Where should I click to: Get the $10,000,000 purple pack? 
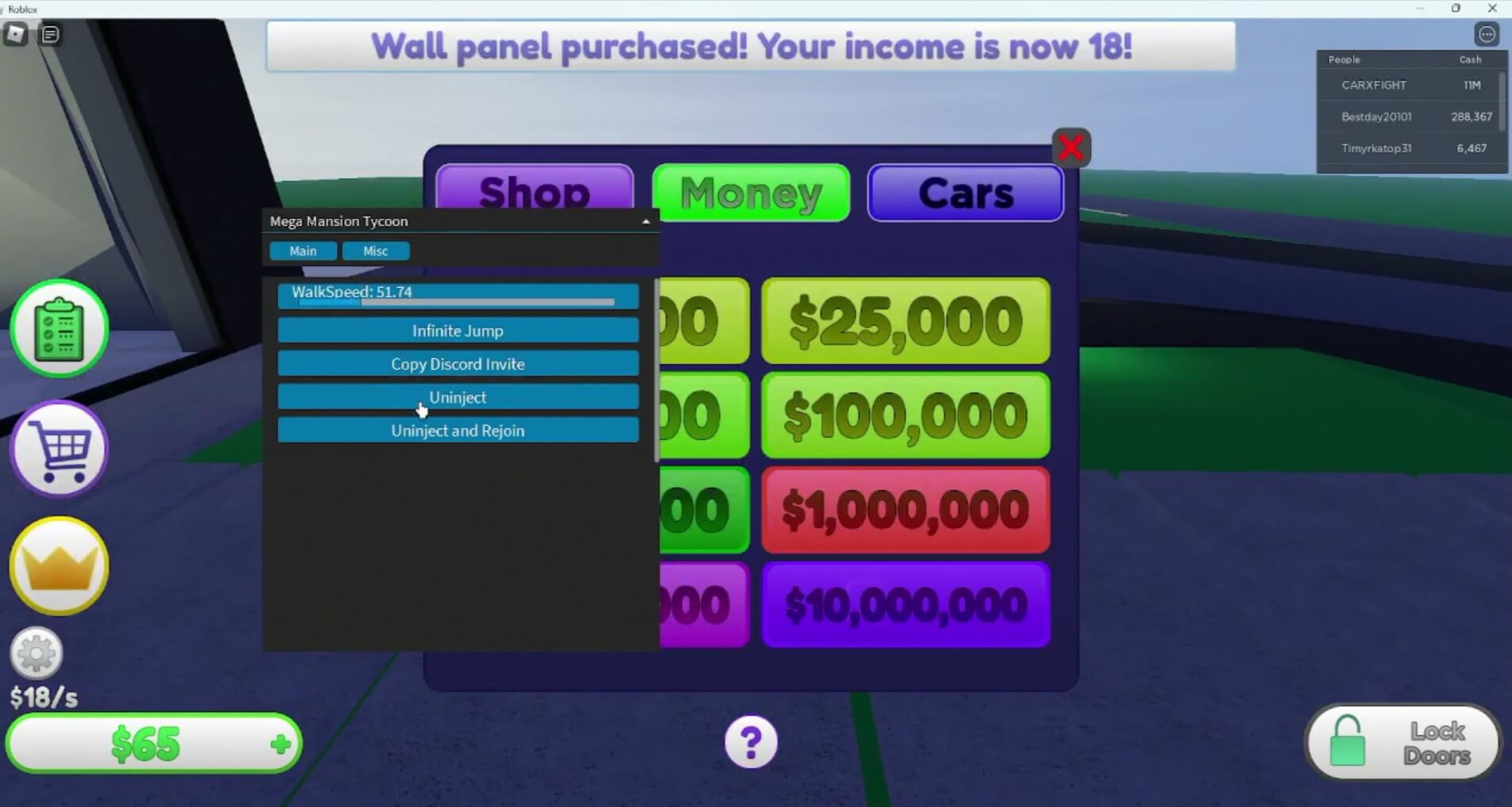pos(905,605)
